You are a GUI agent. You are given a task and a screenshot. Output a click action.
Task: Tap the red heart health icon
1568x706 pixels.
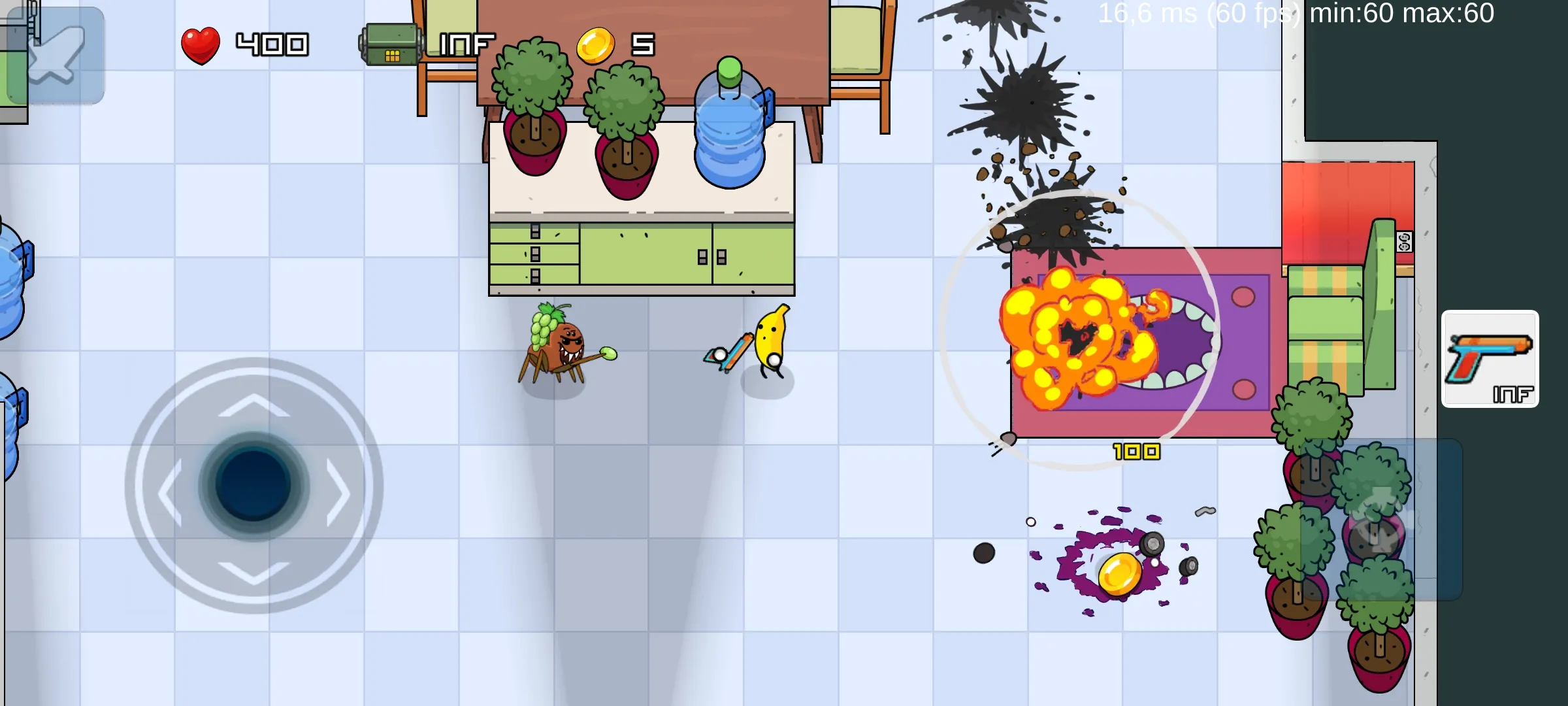pyautogui.click(x=201, y=44)
